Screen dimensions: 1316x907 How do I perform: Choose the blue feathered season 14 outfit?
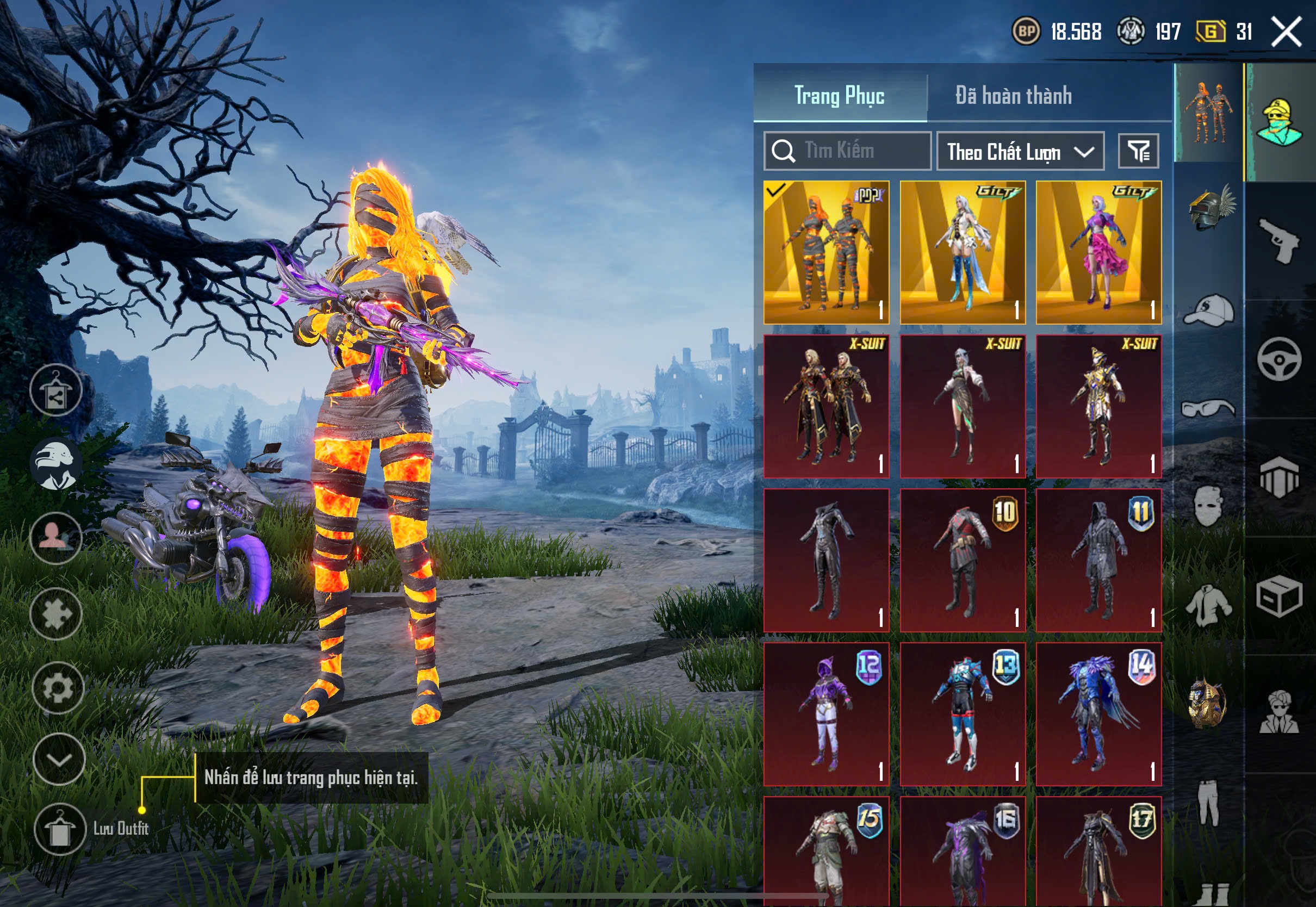coord(1098,715)
